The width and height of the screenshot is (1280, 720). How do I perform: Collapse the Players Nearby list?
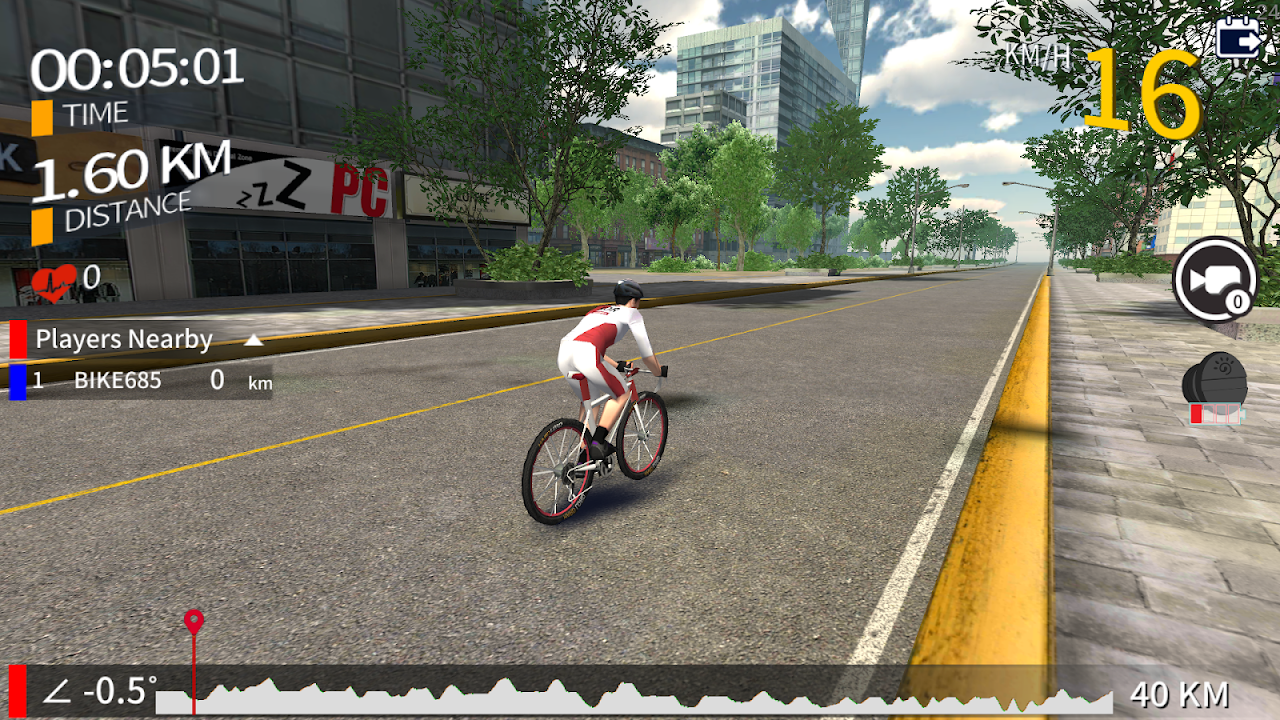254,340
